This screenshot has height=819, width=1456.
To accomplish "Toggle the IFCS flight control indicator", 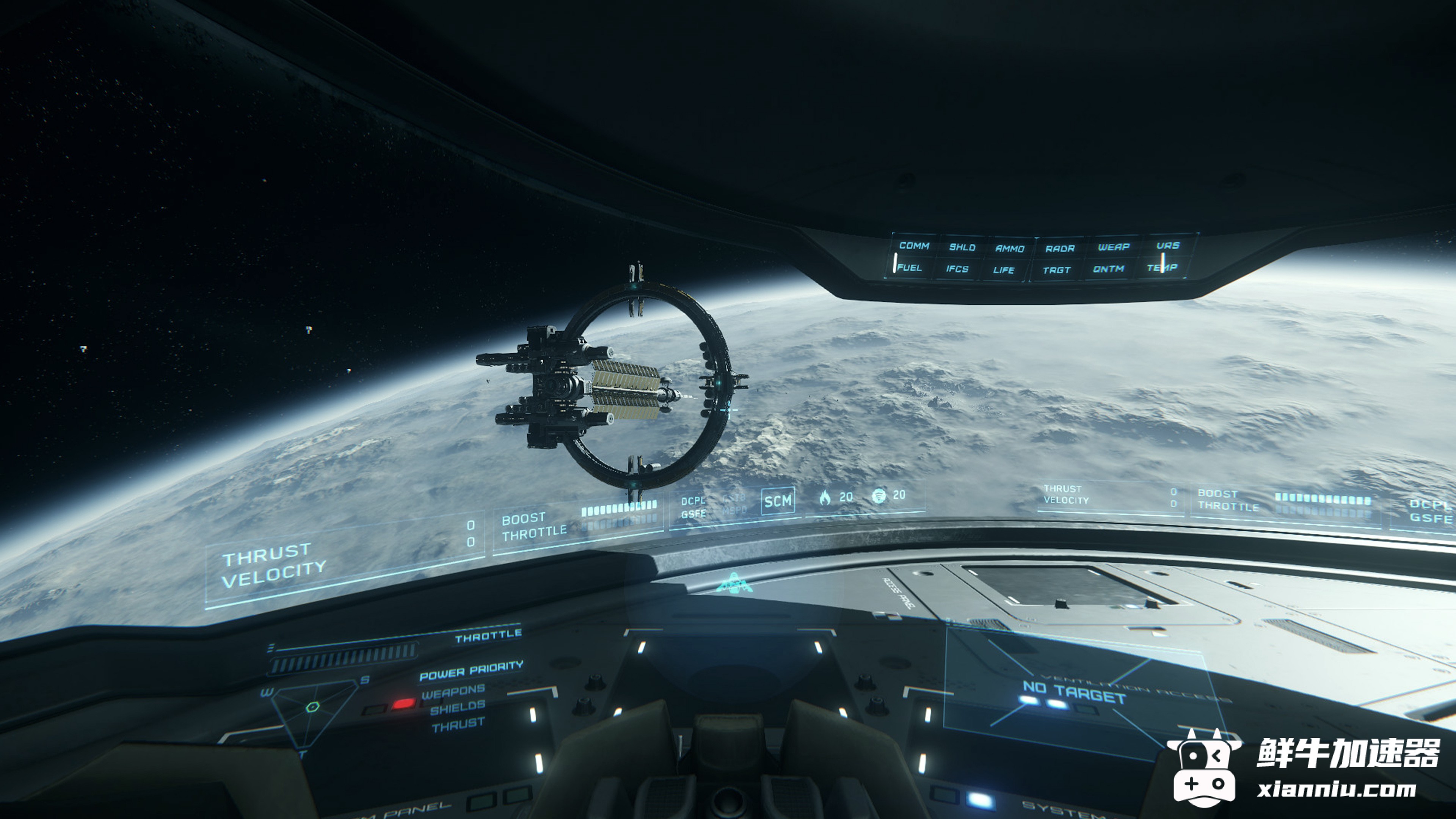I will [x=957, y=269].
